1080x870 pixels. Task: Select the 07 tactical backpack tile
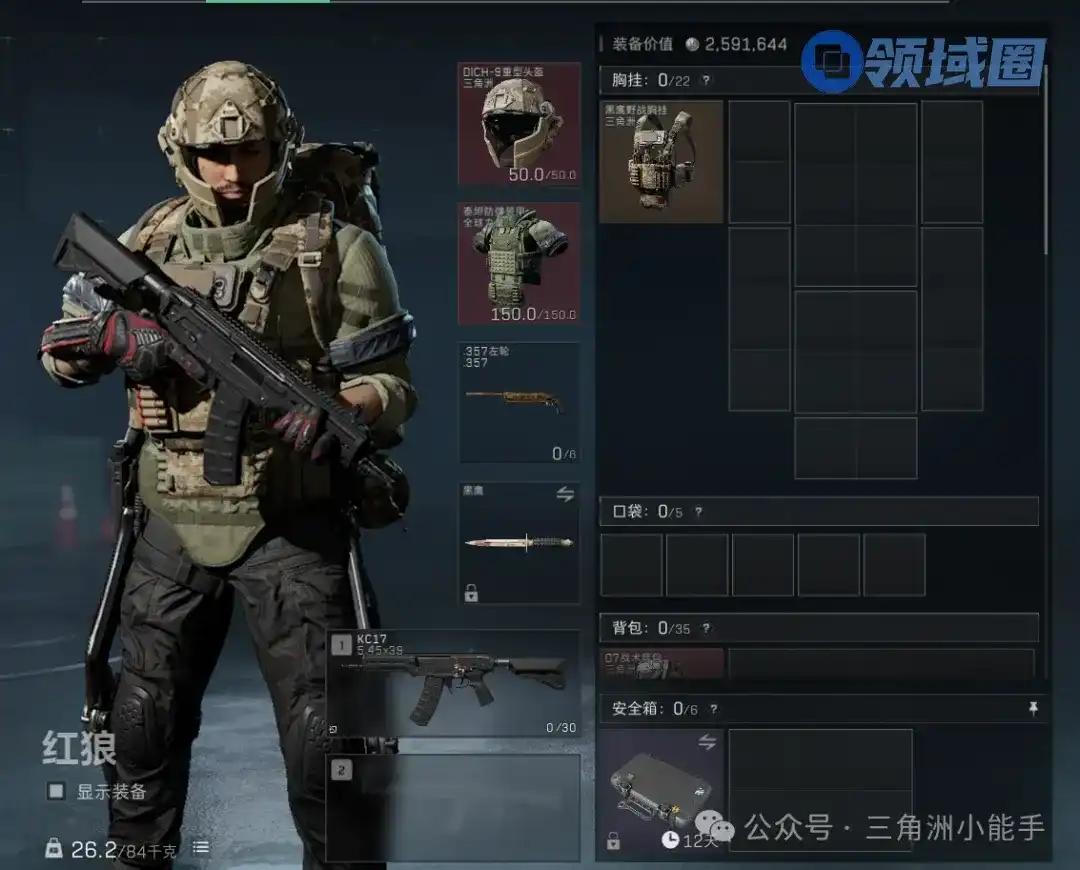click(661, 663)
